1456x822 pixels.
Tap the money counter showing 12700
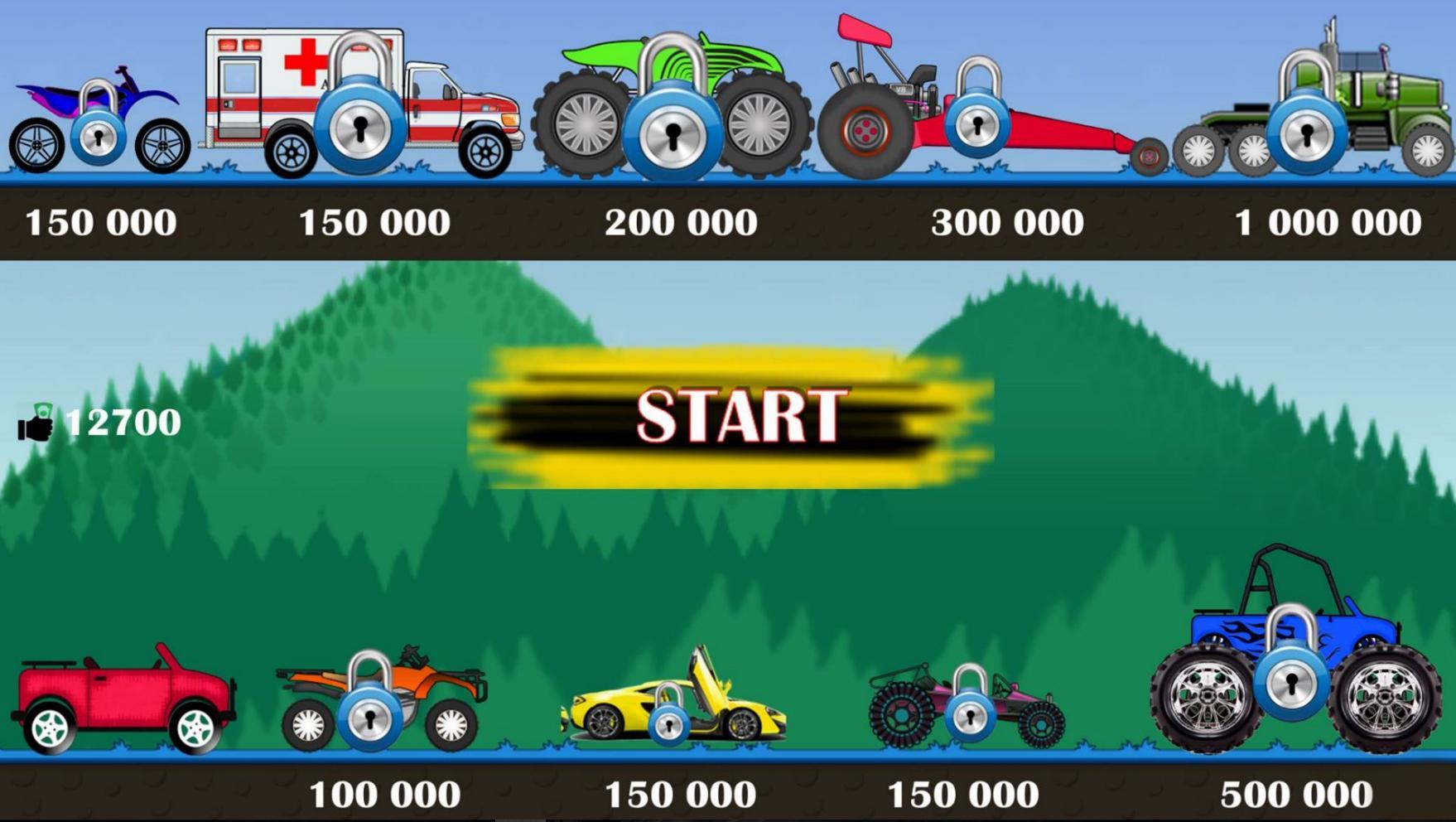click(x=123, y=423)
